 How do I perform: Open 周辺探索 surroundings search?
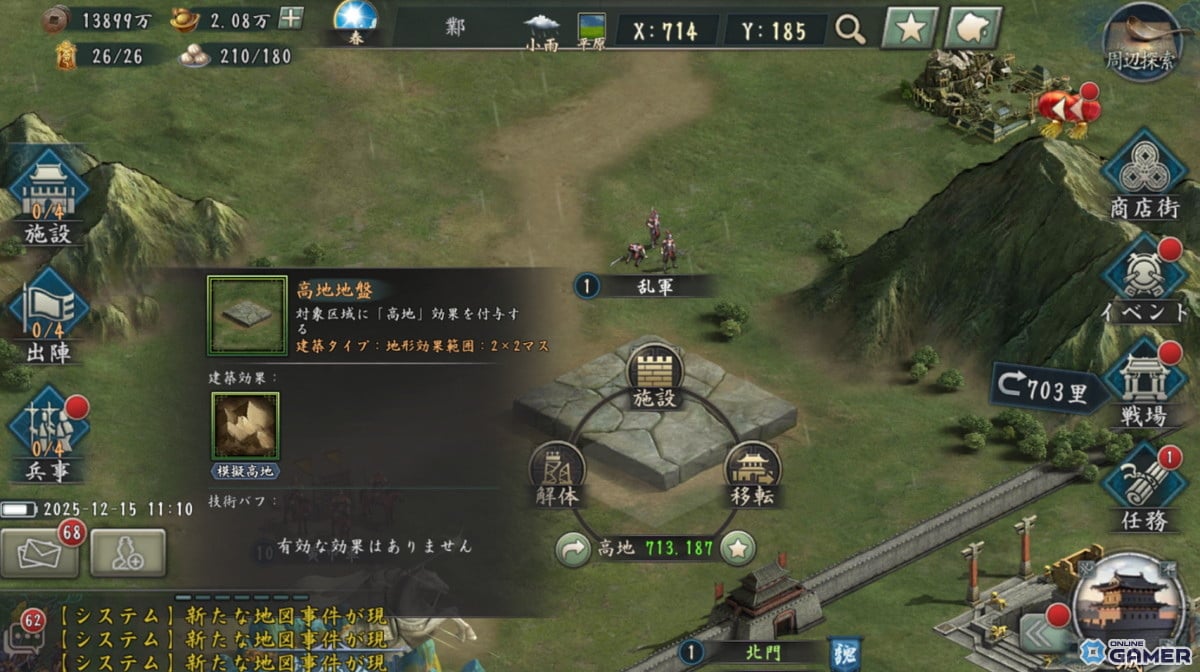click(1143, 42)
